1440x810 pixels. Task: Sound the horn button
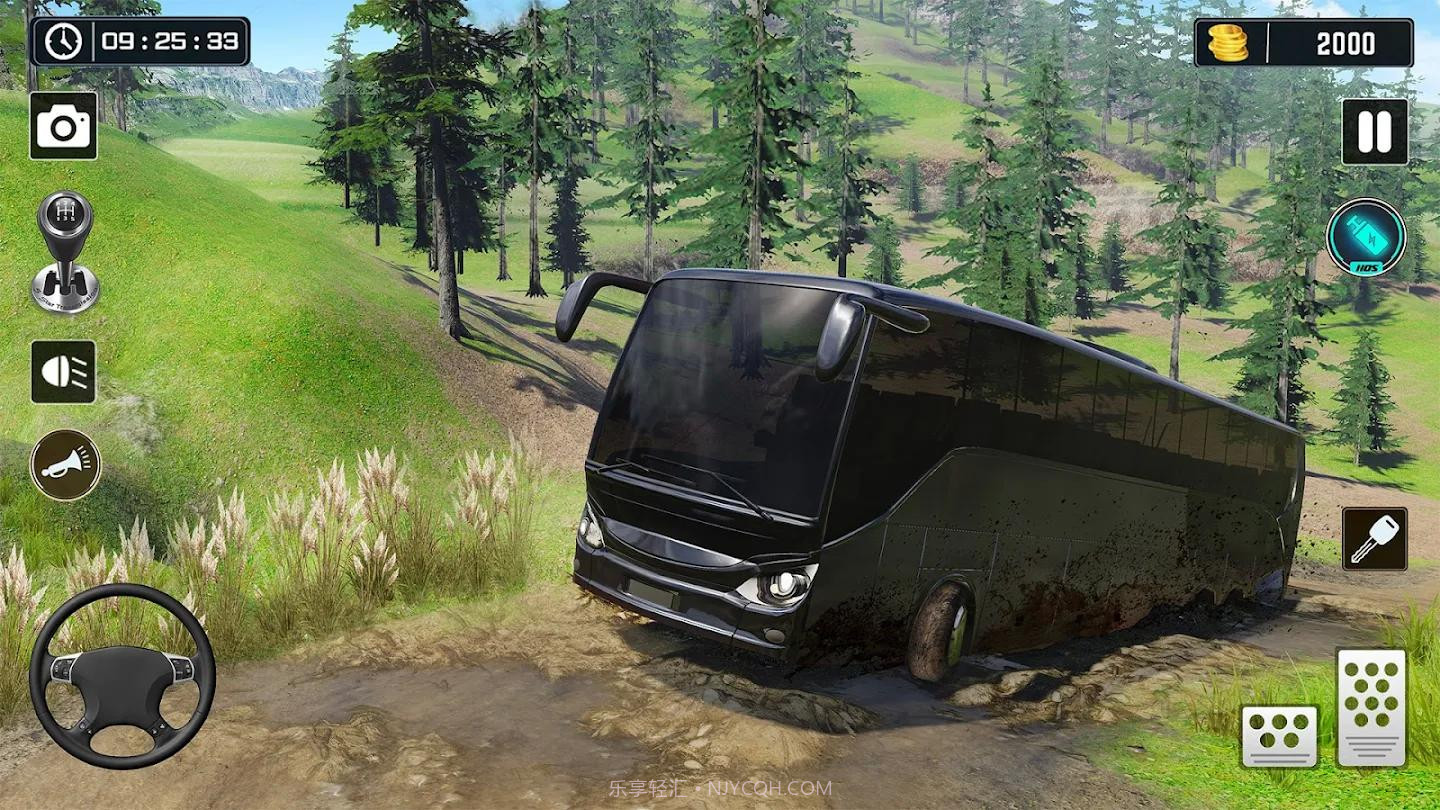65,464
